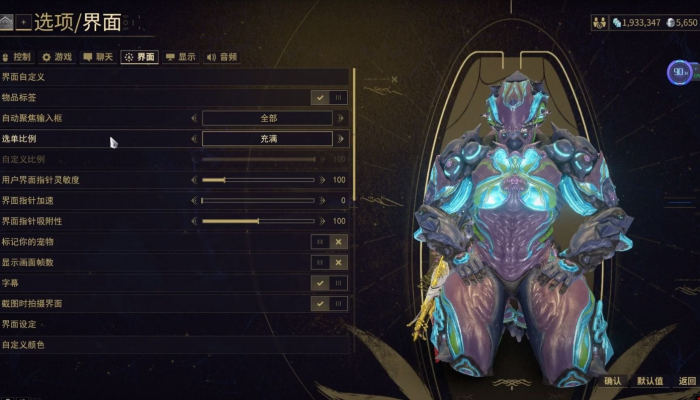The width and height of the screenshot is (700, 400).
Task: Go back with the 返回 button
Action: point(686,381)
